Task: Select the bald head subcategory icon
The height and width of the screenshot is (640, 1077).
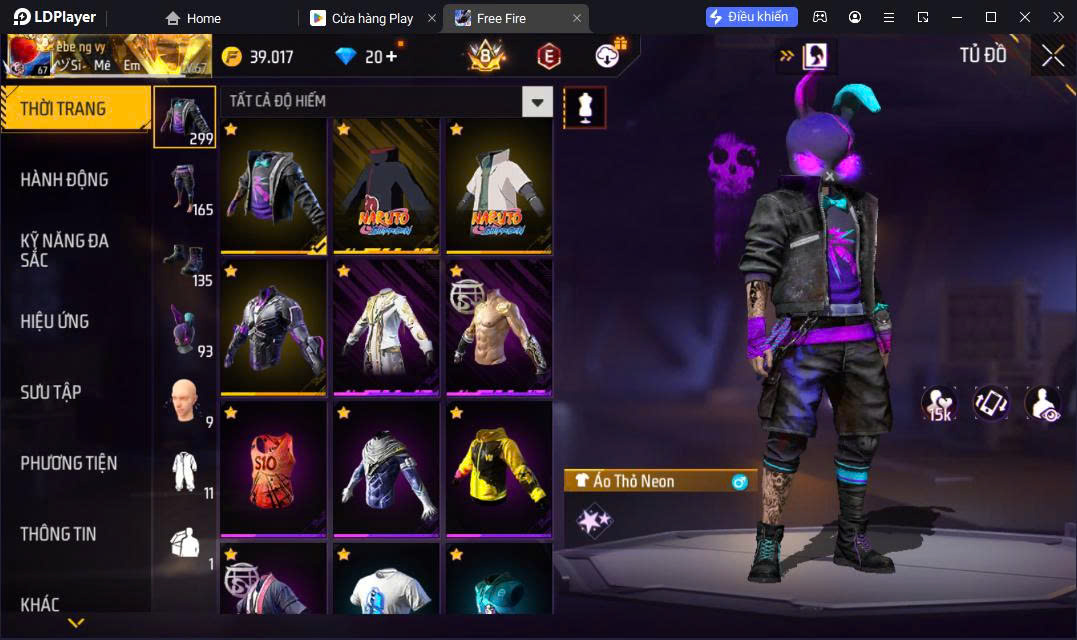Action: tap(184, 400)
